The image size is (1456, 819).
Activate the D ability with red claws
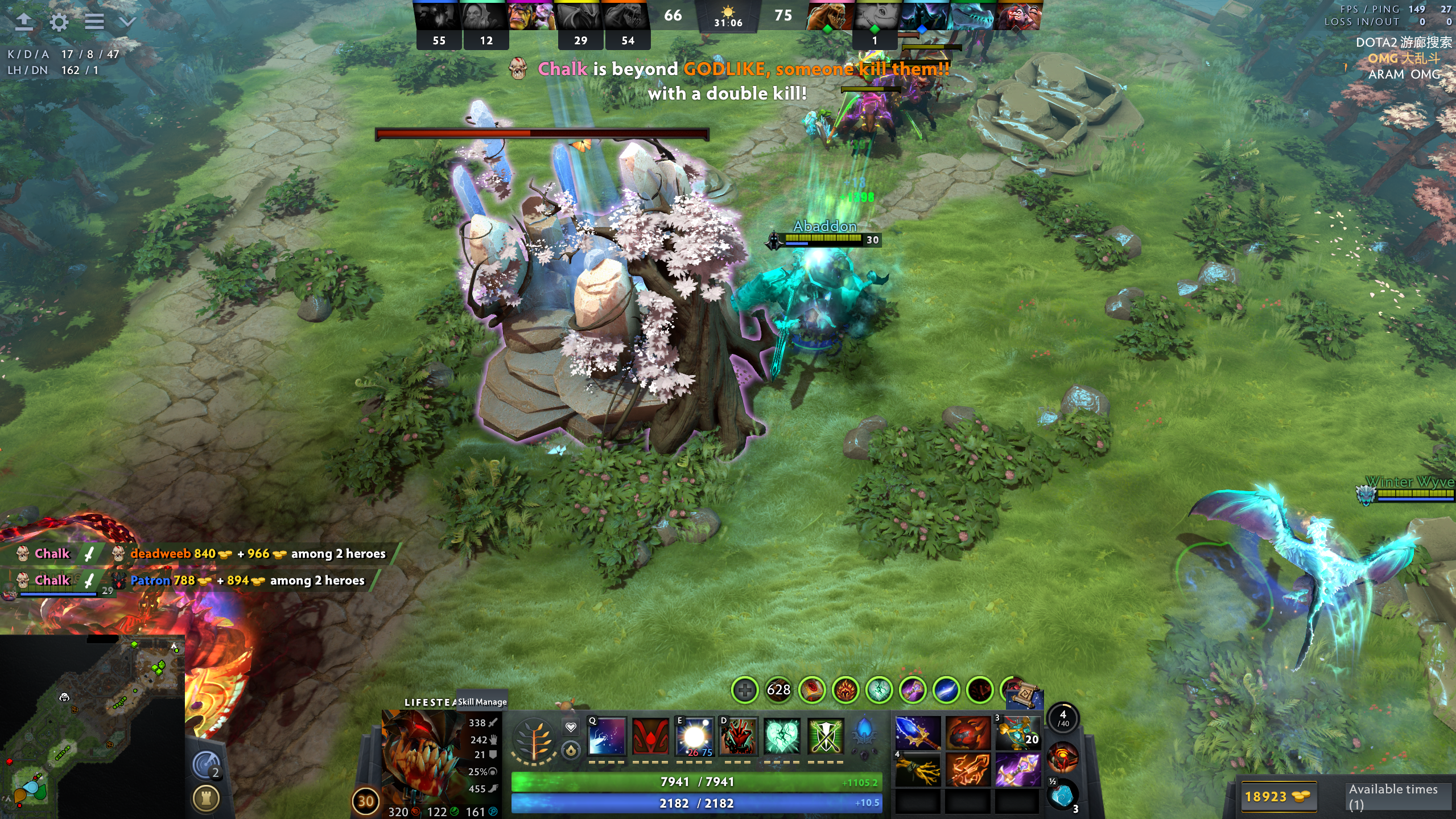pyautogui.click(x=738, y=736)
